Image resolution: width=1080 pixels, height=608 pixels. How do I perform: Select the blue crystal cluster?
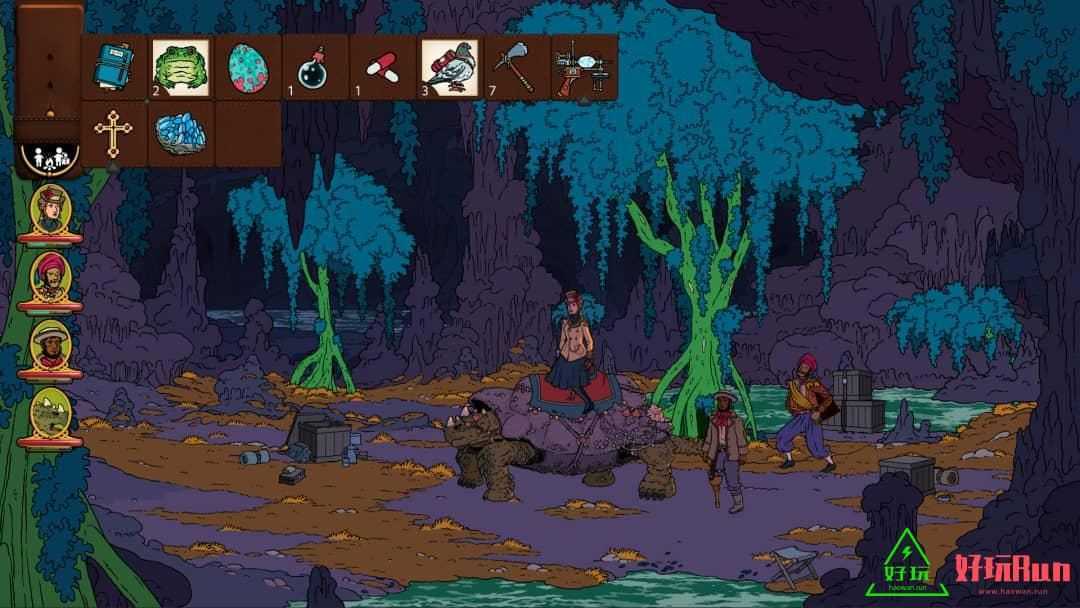coord(181,135)
